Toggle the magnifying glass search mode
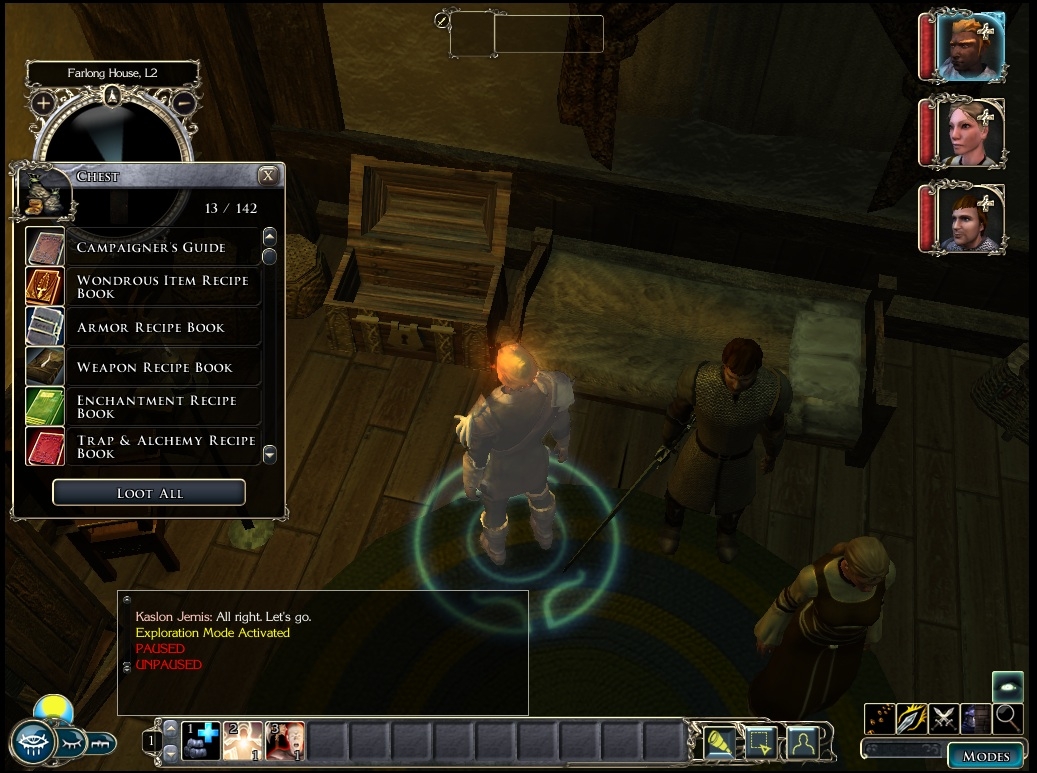 1008,717
